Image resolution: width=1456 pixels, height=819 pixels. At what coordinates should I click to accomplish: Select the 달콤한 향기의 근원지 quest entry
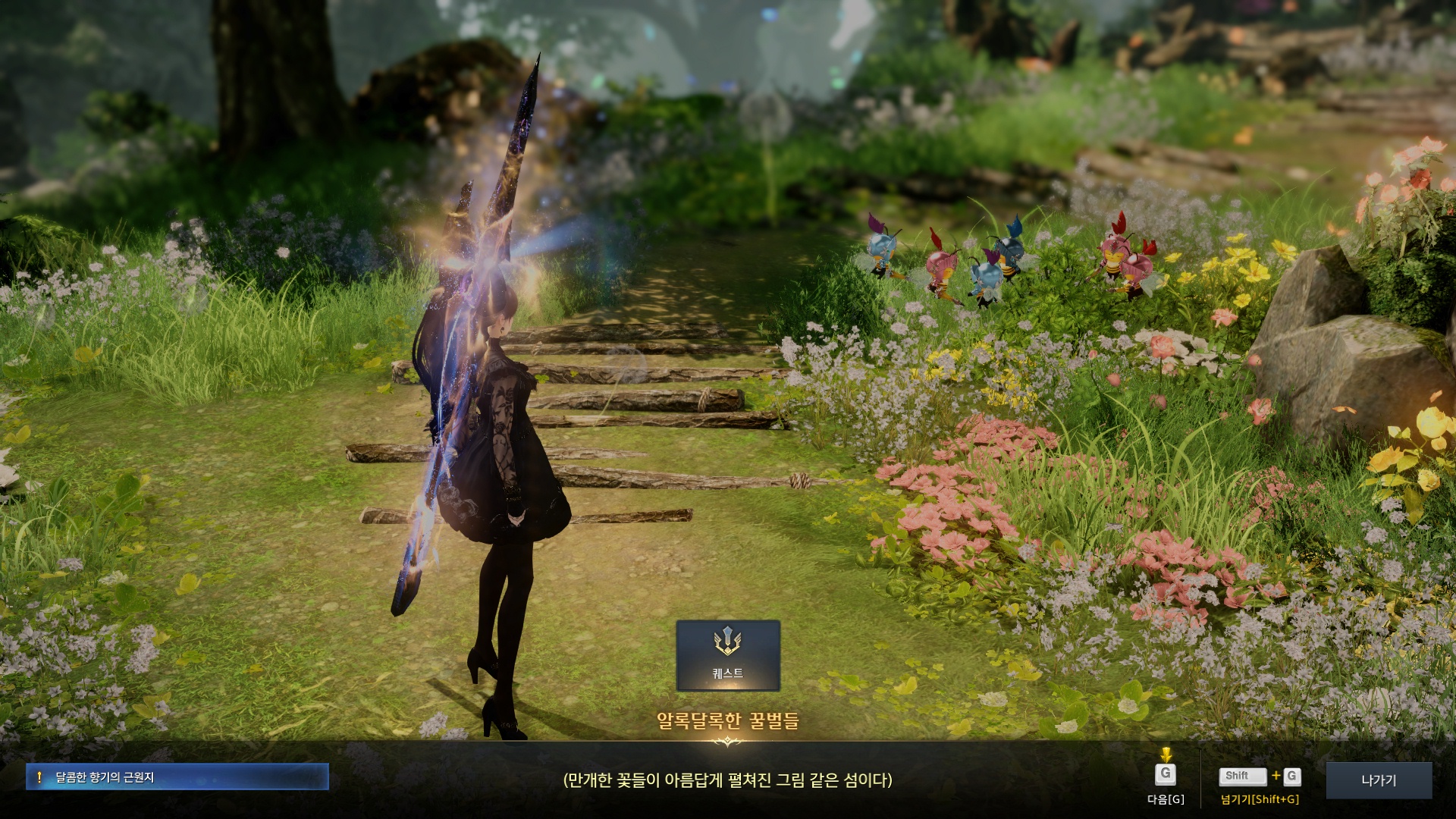click(x=177, y=777)
